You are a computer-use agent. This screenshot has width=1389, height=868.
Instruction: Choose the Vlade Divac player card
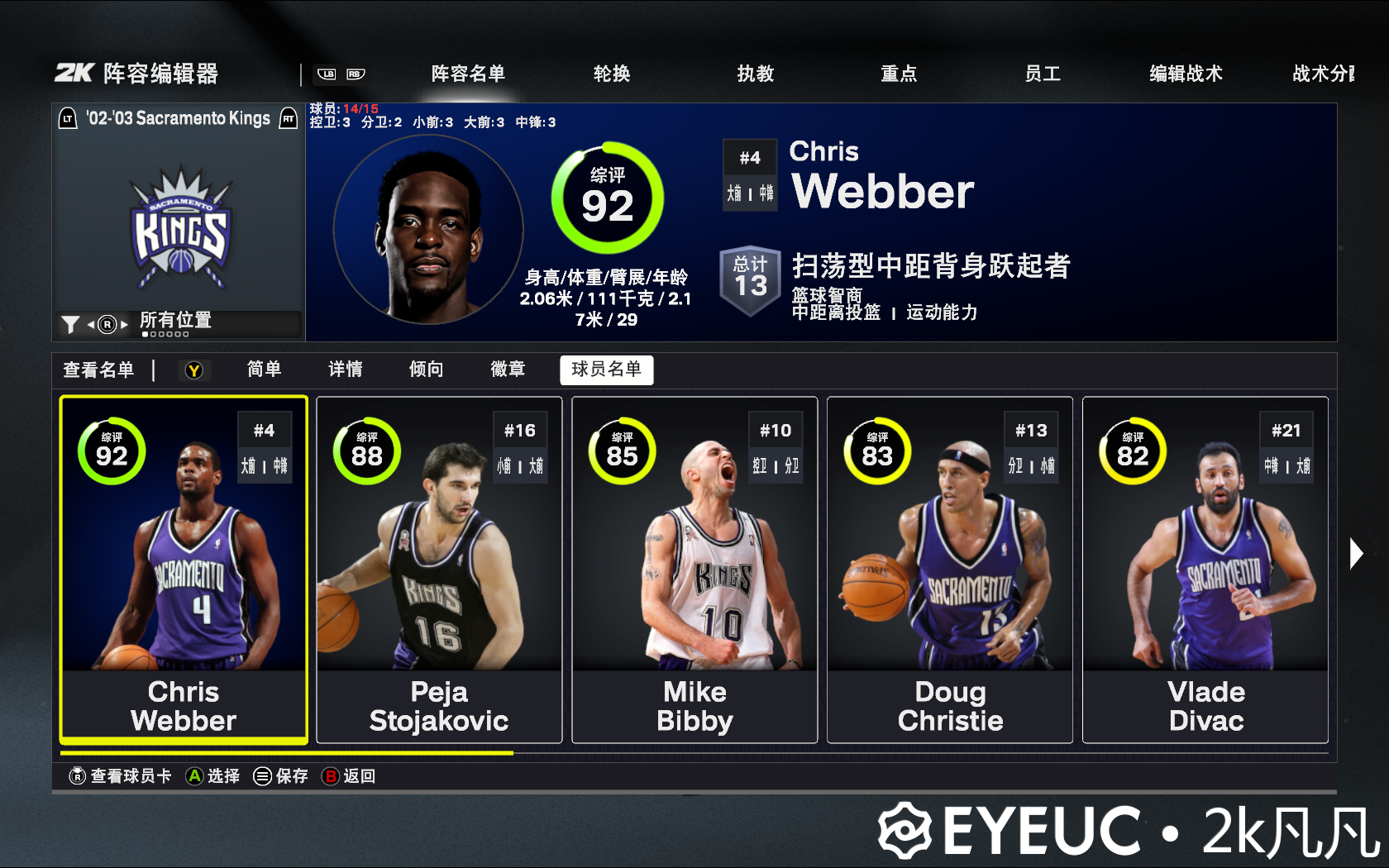(1205, 570)
